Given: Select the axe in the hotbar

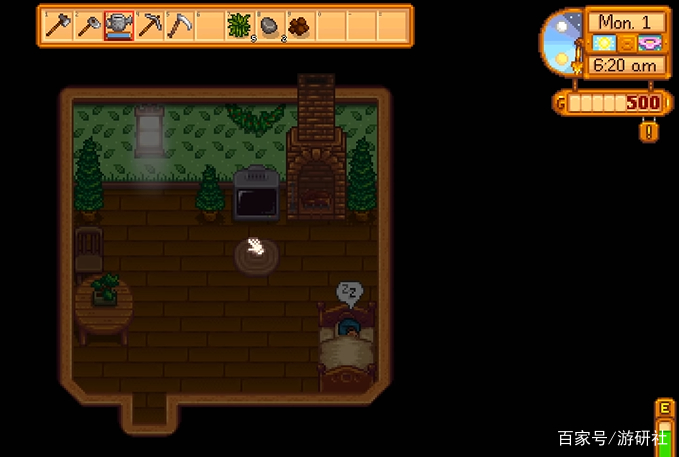Looking at the screenshot, I should (58, 25).
